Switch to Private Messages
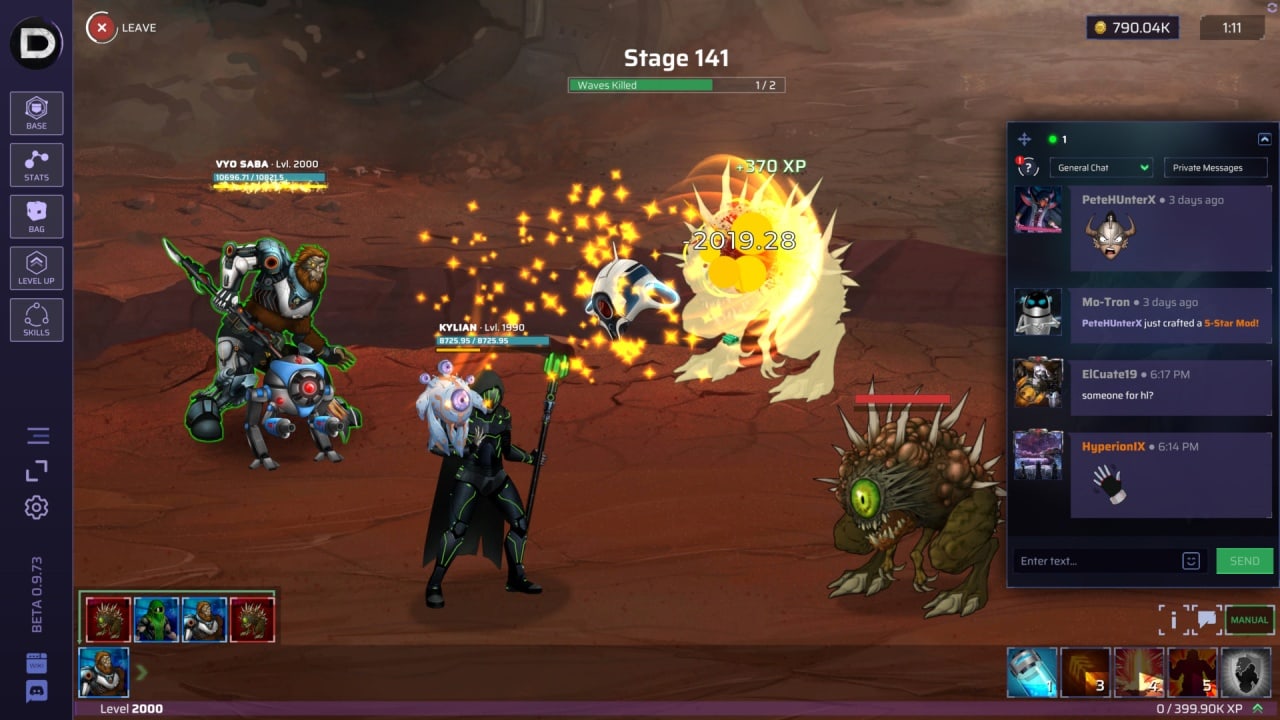1280x720 pixels. (x=1207, y=168)
